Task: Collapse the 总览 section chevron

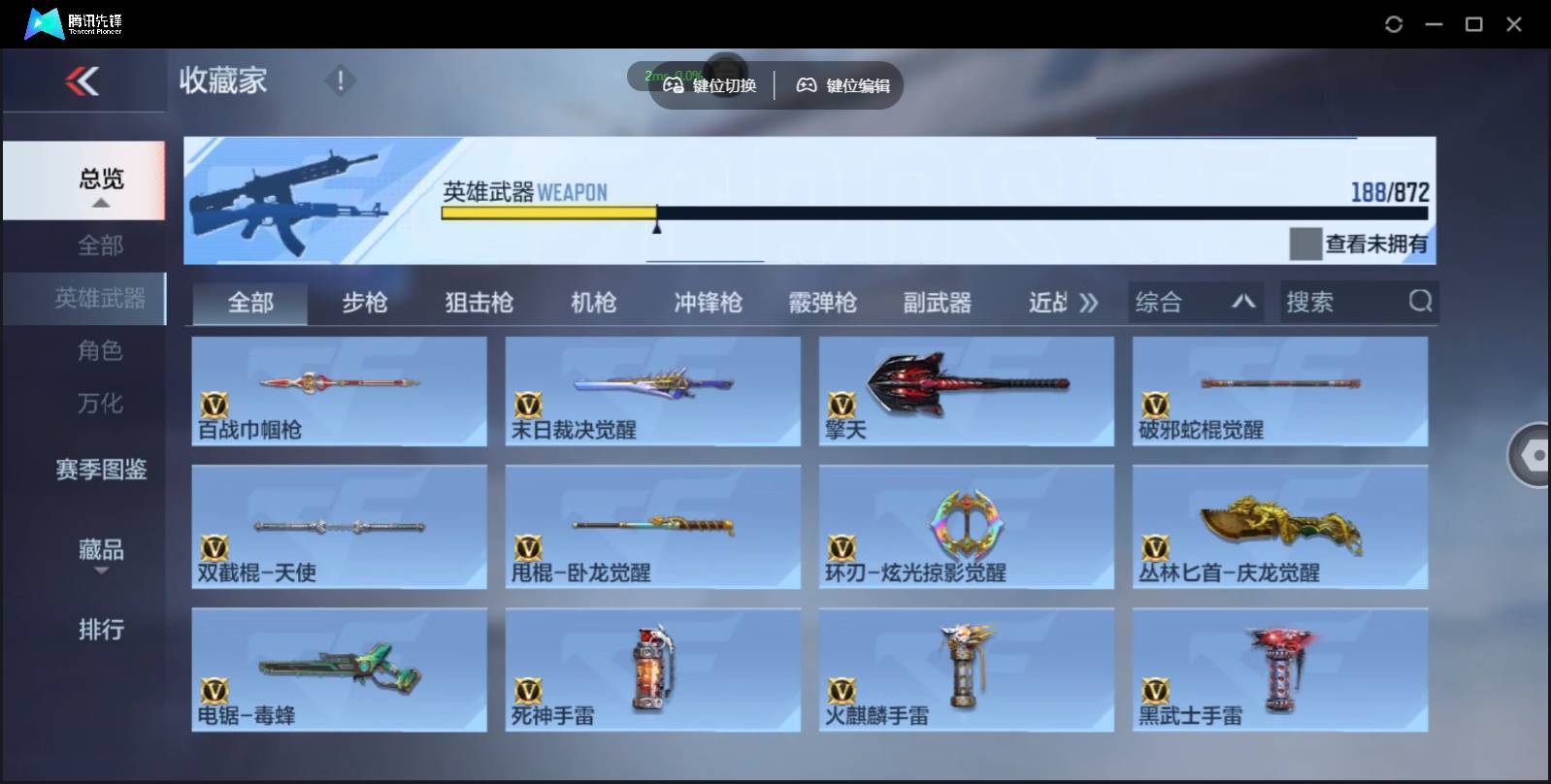Action: [100, 202]
